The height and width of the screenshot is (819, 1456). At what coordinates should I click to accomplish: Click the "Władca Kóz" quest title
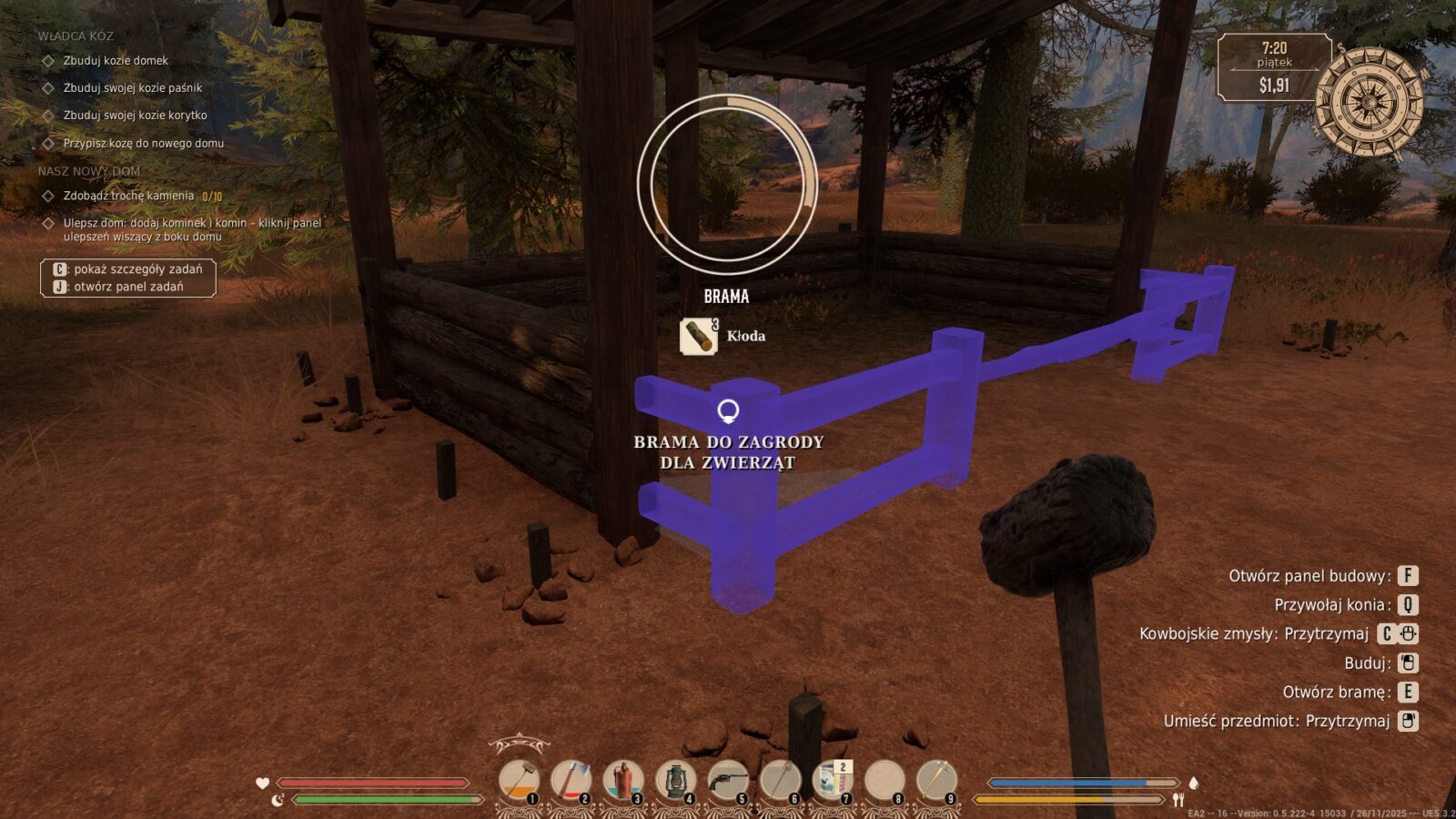click(x=76, y=36)
